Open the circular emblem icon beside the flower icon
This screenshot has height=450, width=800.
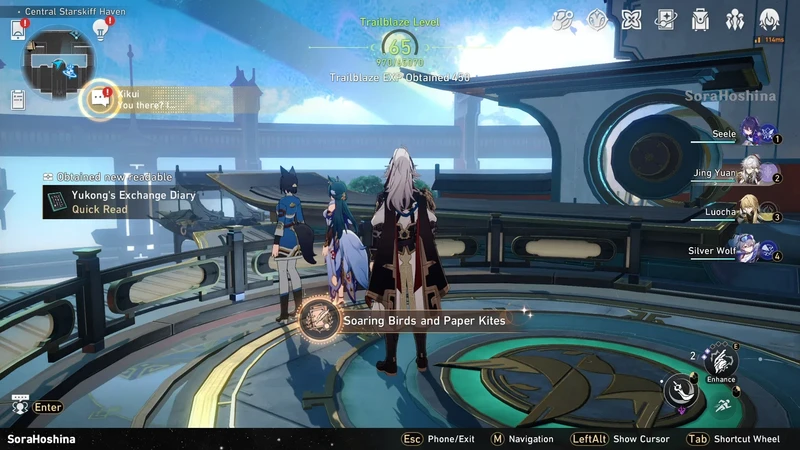point(597,19)
